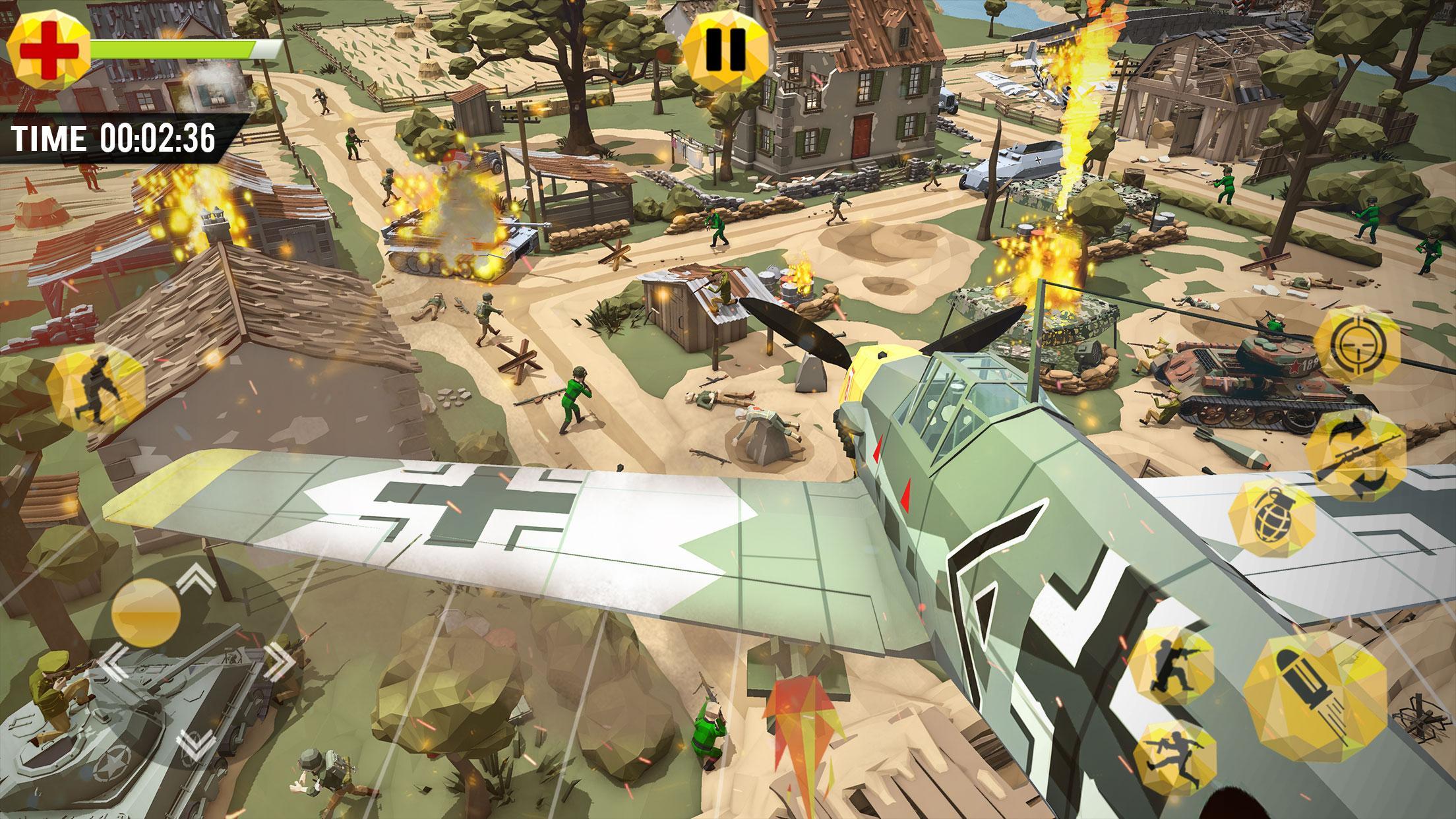
Task: Tap the crosshair target-lock icon
Action: [x=1360, y=345]
